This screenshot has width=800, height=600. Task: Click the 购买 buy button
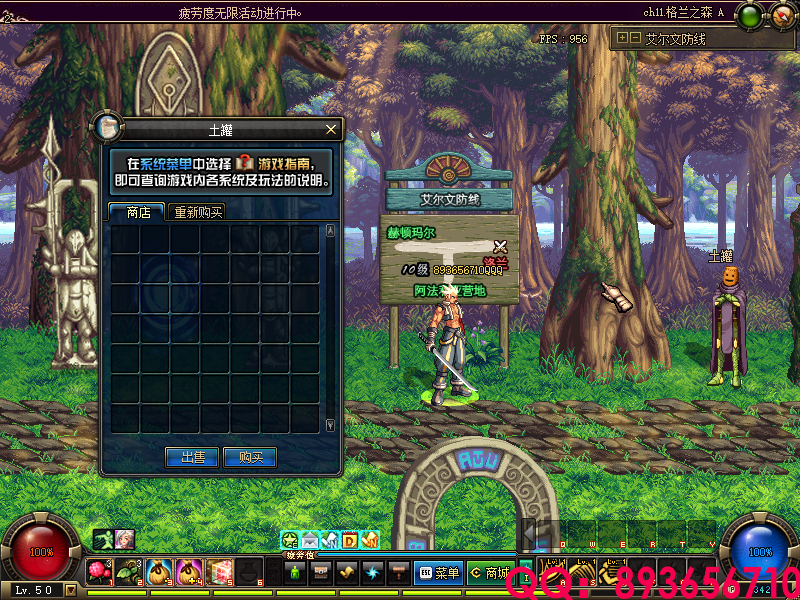point(249,457)
